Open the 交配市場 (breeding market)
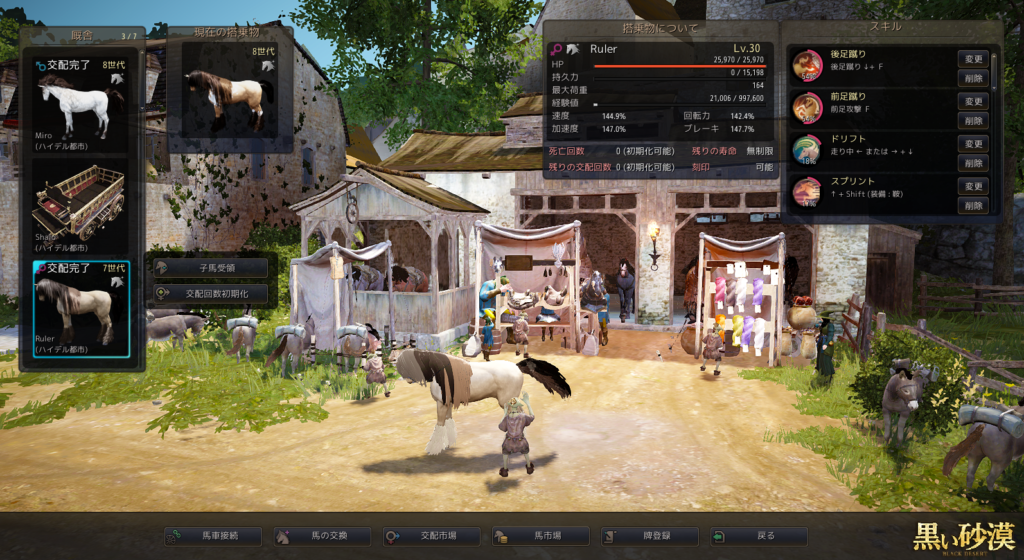Screen dimensions: 1024x560 click(x=431, y=536)
